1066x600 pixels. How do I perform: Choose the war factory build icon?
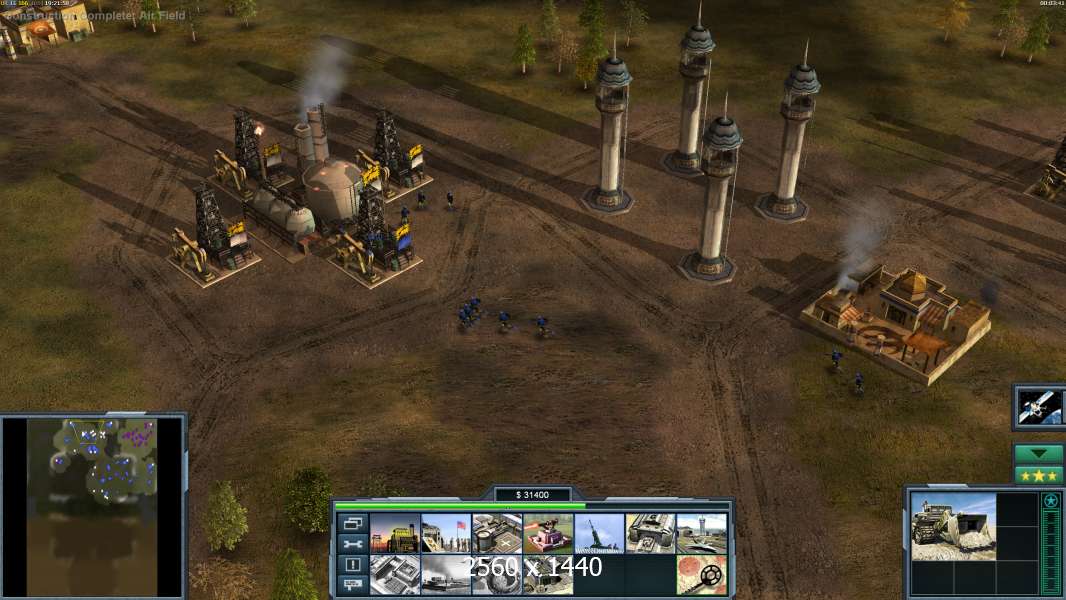point(650,534)
